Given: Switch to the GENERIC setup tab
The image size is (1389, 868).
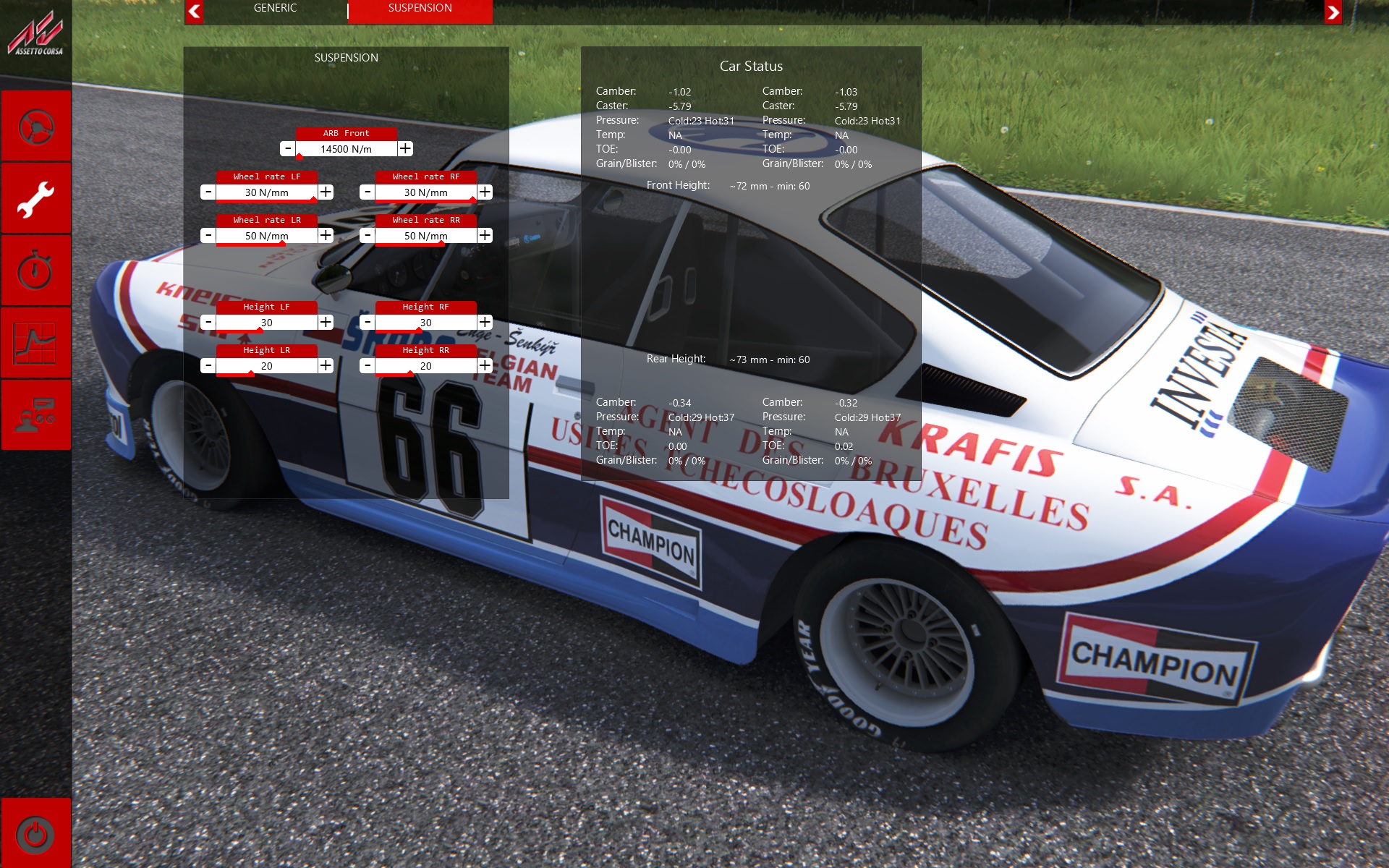Looking at the screenshot, I should [275, 9].
